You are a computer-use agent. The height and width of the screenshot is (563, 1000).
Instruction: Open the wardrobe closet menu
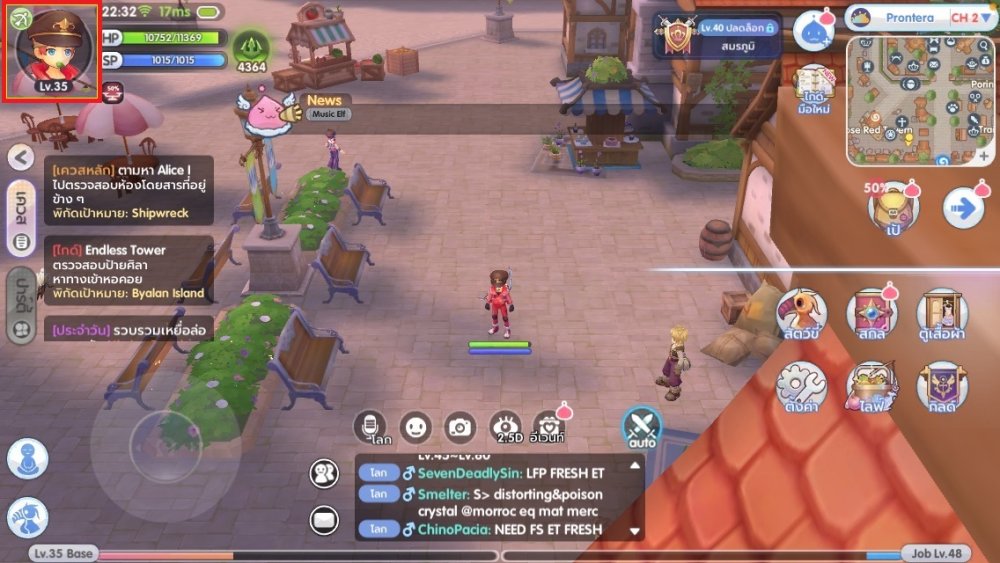[x=941, y=316]
